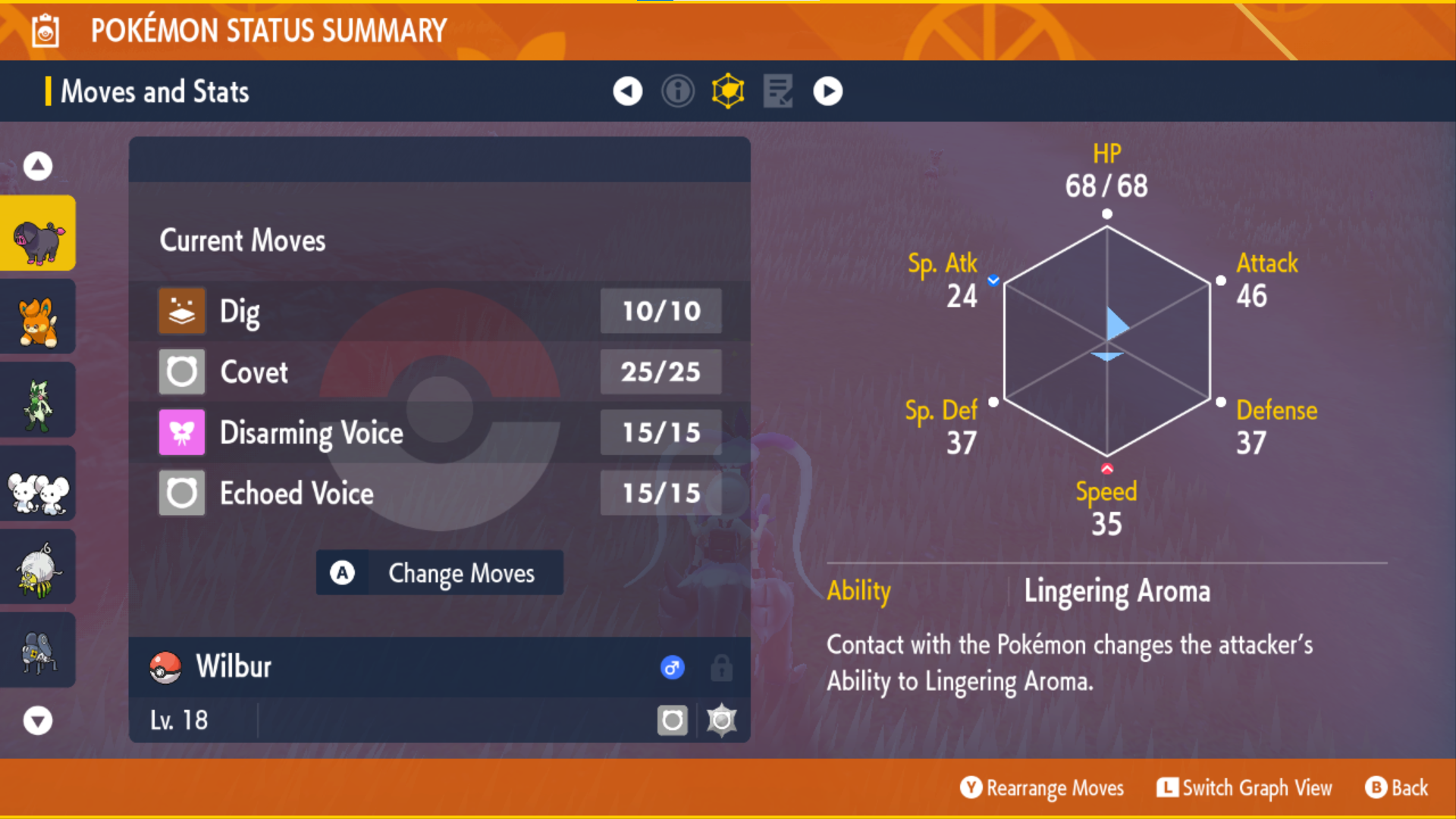1456x819 pixels.
Task: Select the gray grasshopper Pokémon party slot
Action: point(38,651)
